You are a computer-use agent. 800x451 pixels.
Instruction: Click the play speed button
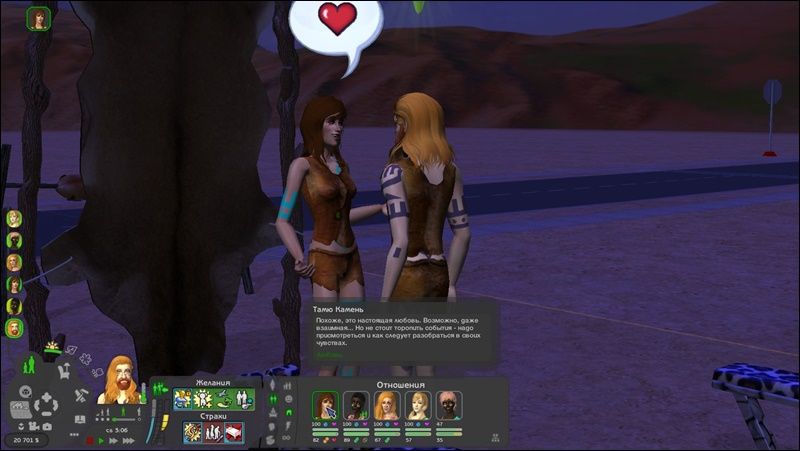click(x=100, y=439)
